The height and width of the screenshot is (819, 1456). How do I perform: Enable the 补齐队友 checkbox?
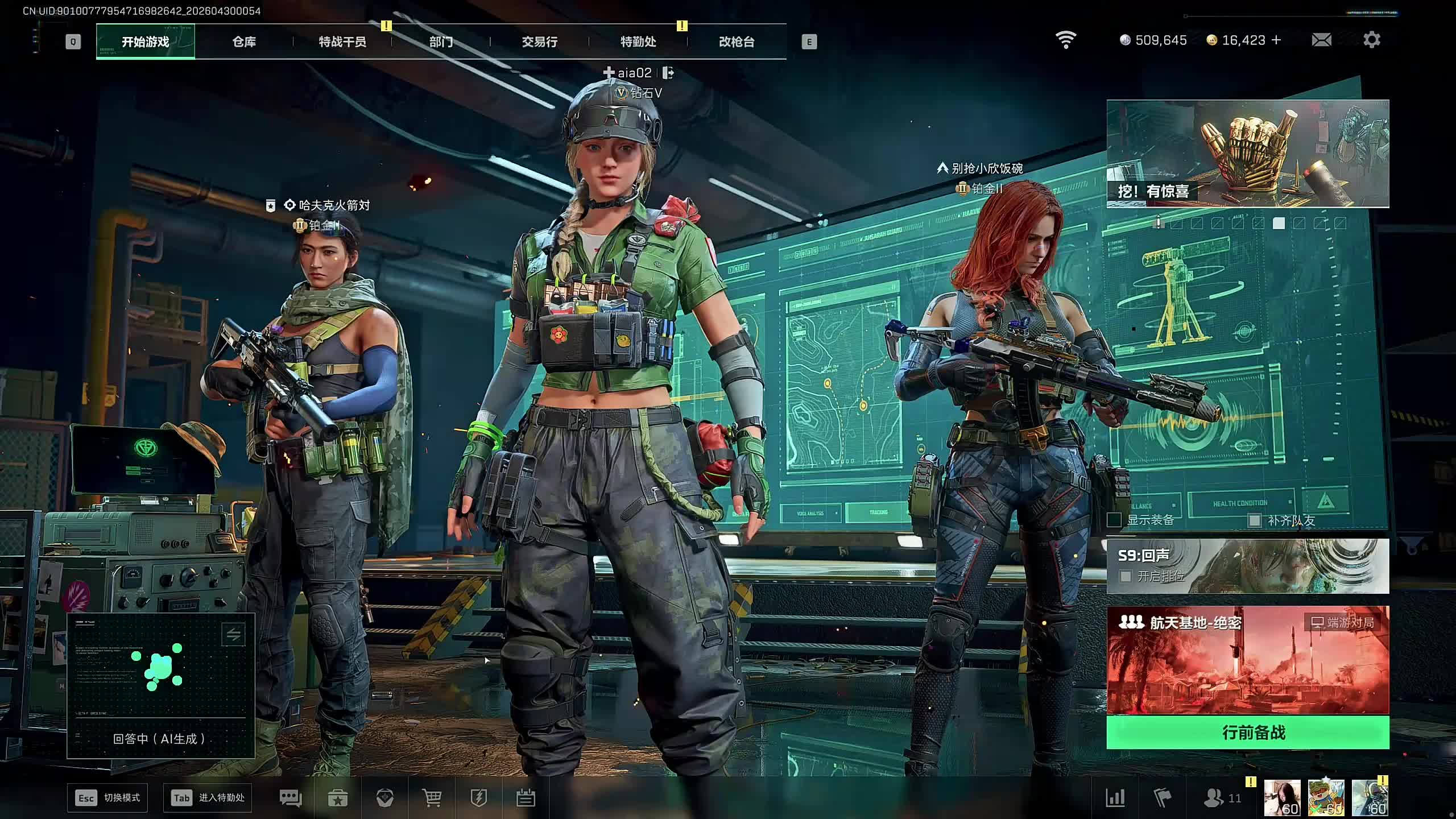pyautogui.click(x=1254, y=520)
